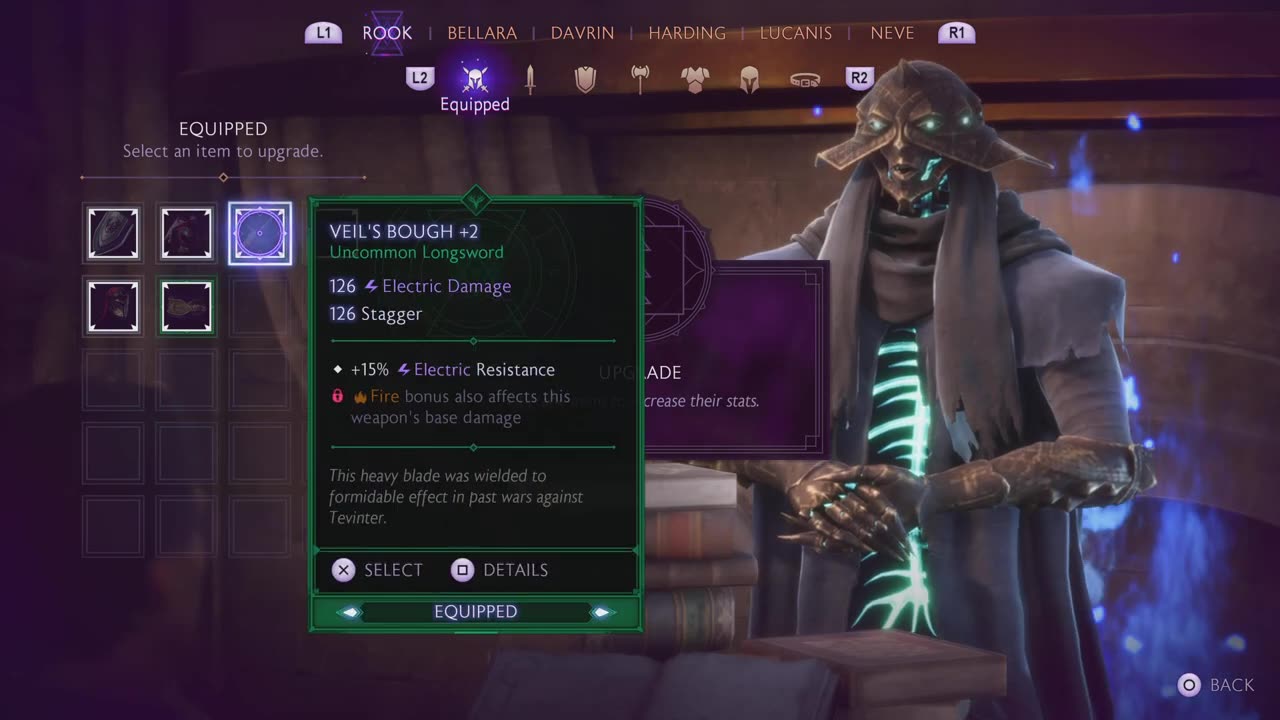Show the chest armor category

click(x=695, y=79)
